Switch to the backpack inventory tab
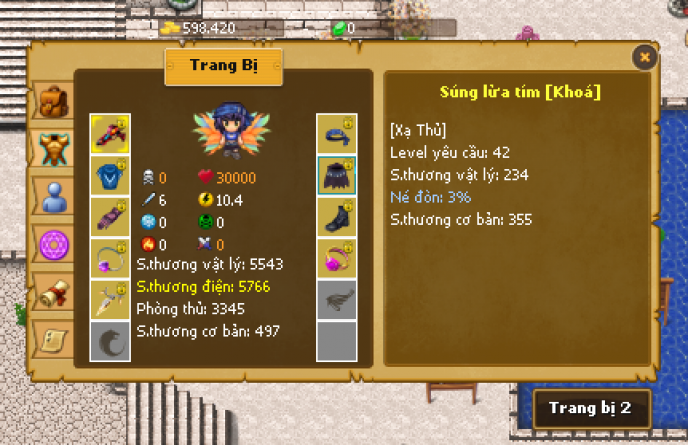 pyautogui.click(x=50, y=101)
